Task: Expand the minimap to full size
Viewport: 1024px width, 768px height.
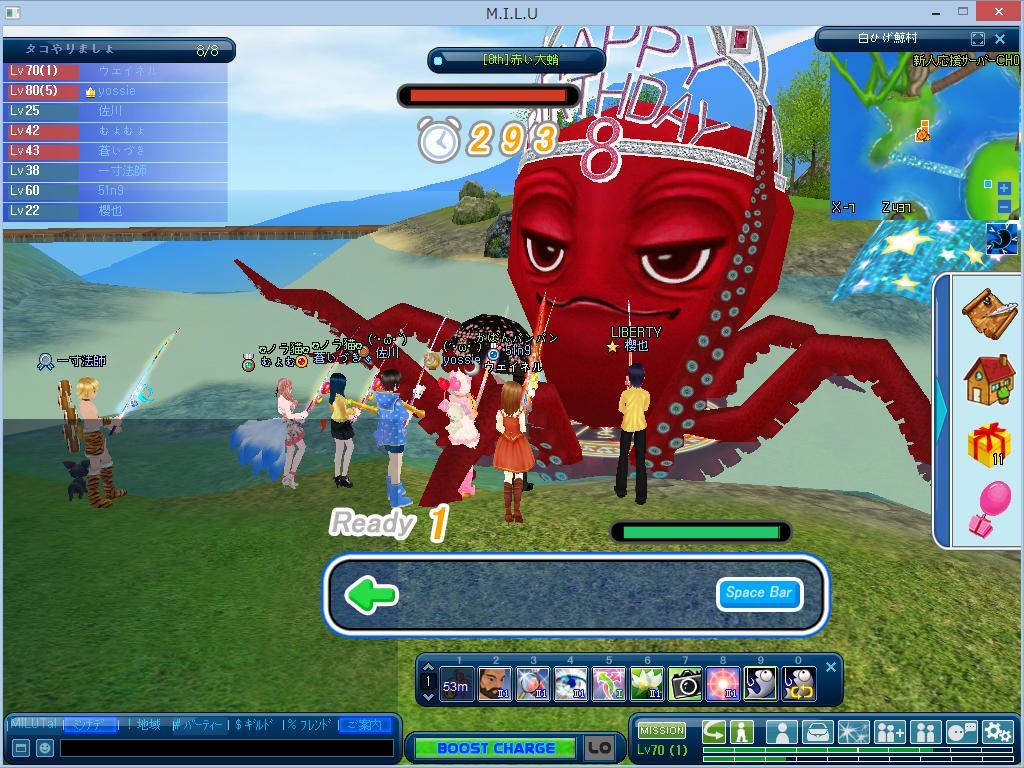Action: (x=978, y=39)
